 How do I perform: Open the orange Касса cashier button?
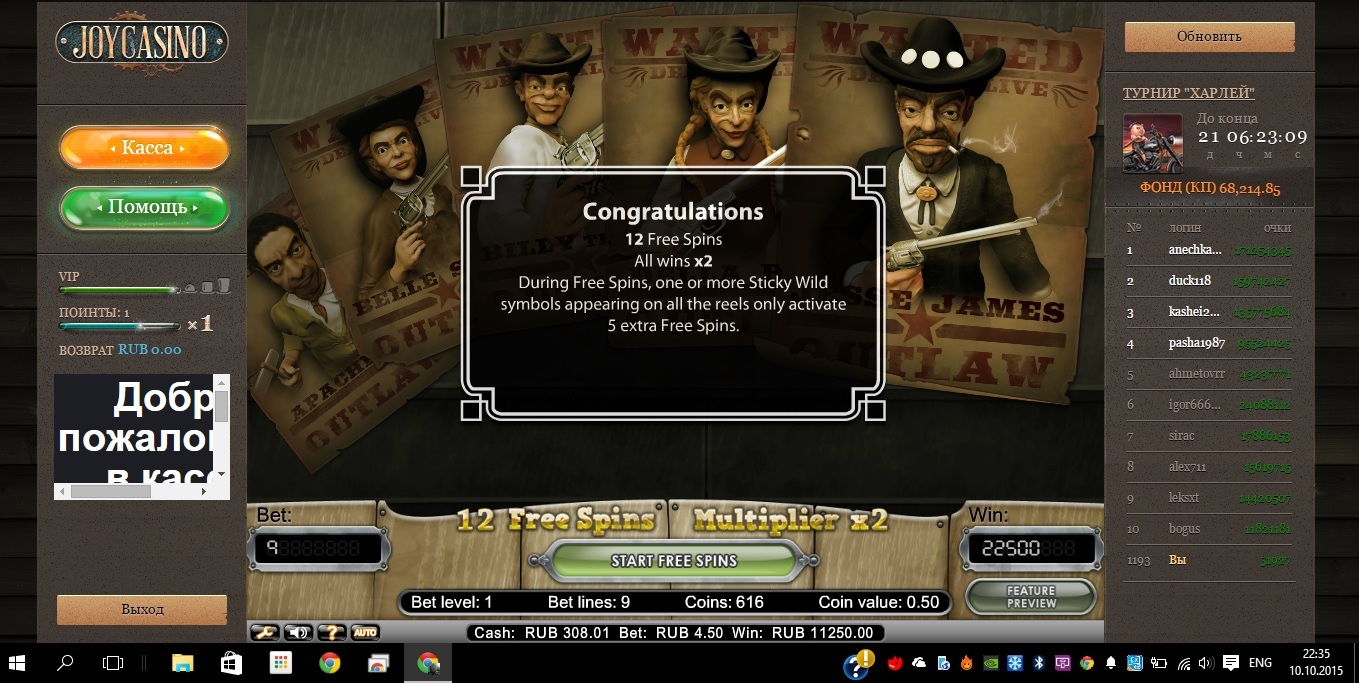click(x=145, y=148)
